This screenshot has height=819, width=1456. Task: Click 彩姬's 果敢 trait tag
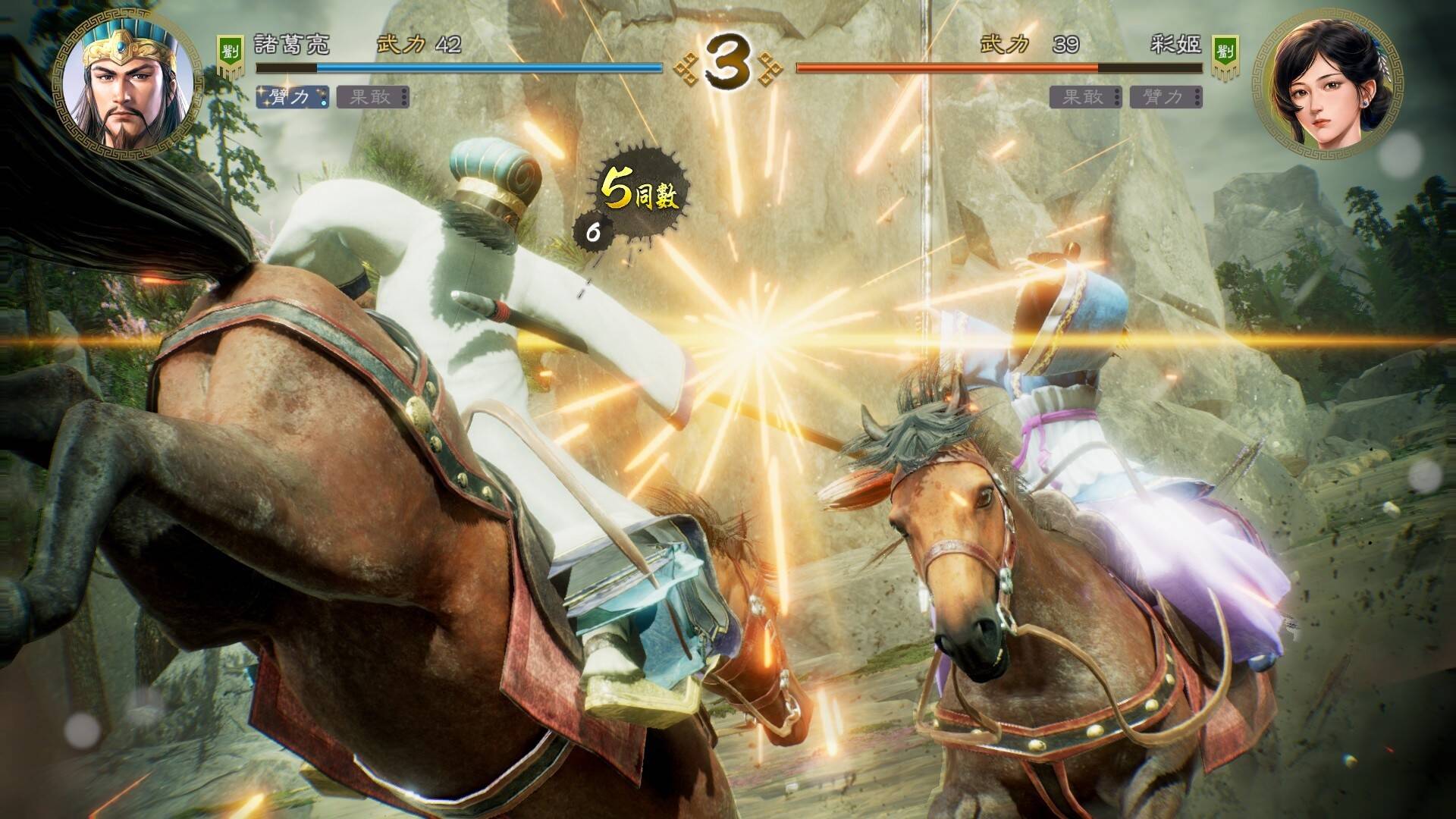1086,97
